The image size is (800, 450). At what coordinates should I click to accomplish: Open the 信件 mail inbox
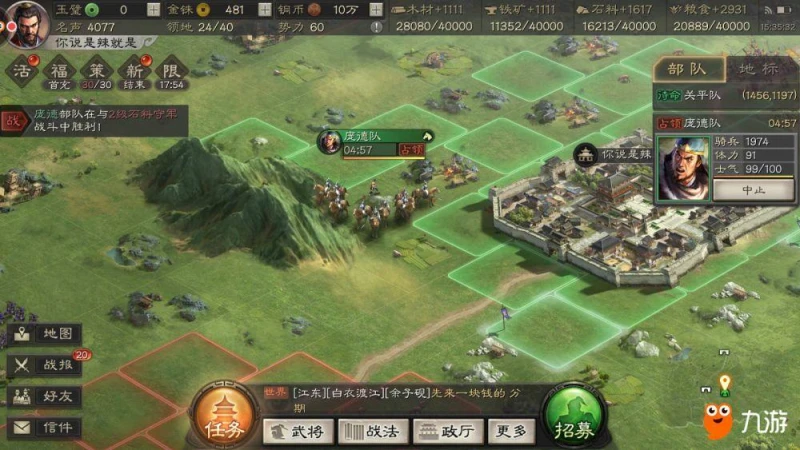click(x=45, y=427)
